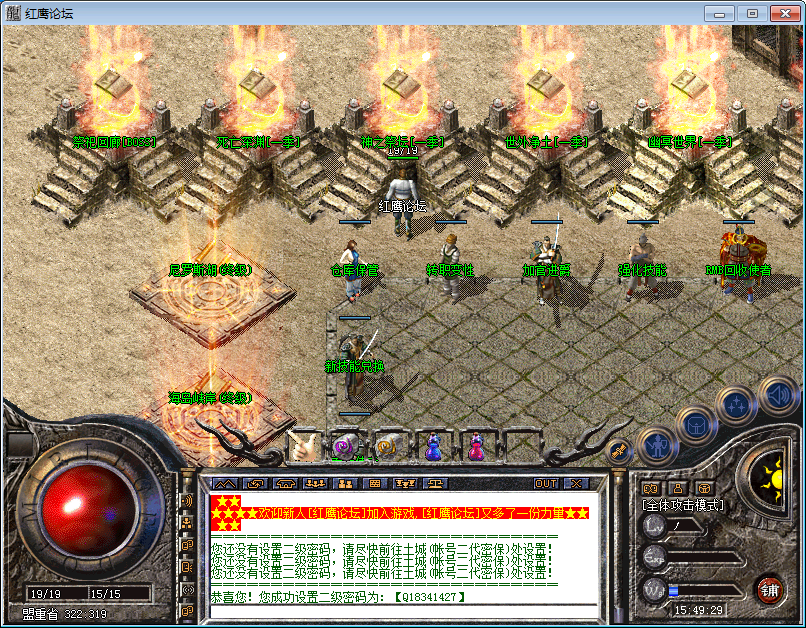Click the small crossed-swords round button
Viewport: 806px width, 628px height.
(x=618, y=451)
